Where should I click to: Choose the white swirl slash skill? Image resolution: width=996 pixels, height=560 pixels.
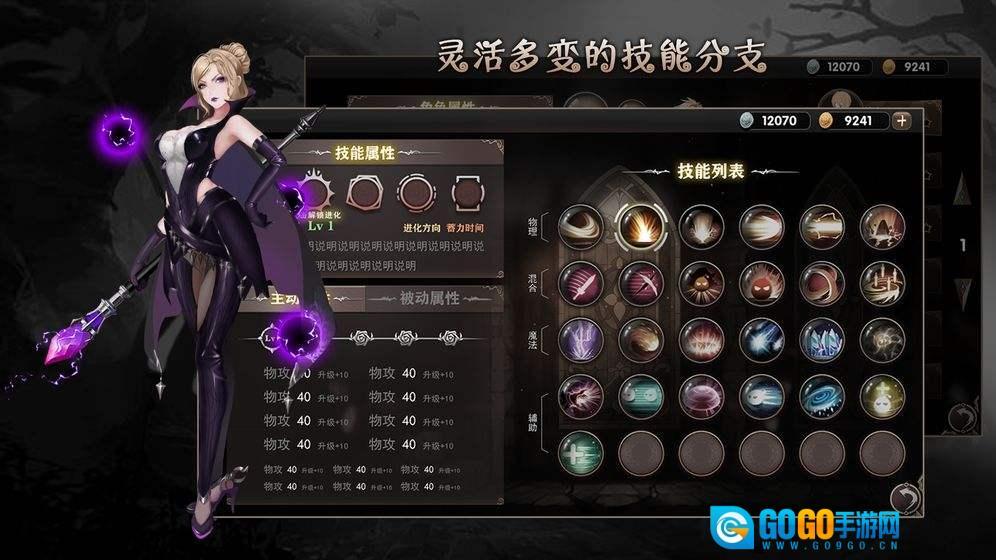tap(581, 225)
